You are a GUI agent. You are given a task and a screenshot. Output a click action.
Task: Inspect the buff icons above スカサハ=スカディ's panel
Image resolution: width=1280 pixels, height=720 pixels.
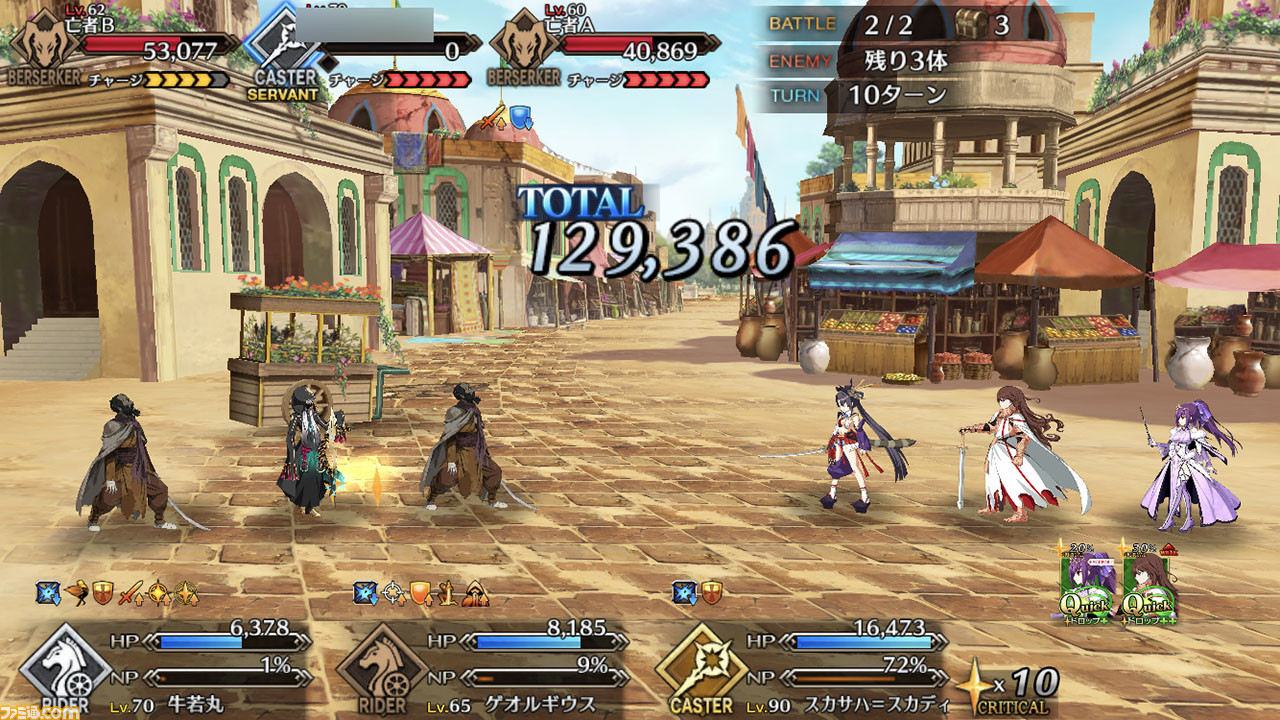697,594
